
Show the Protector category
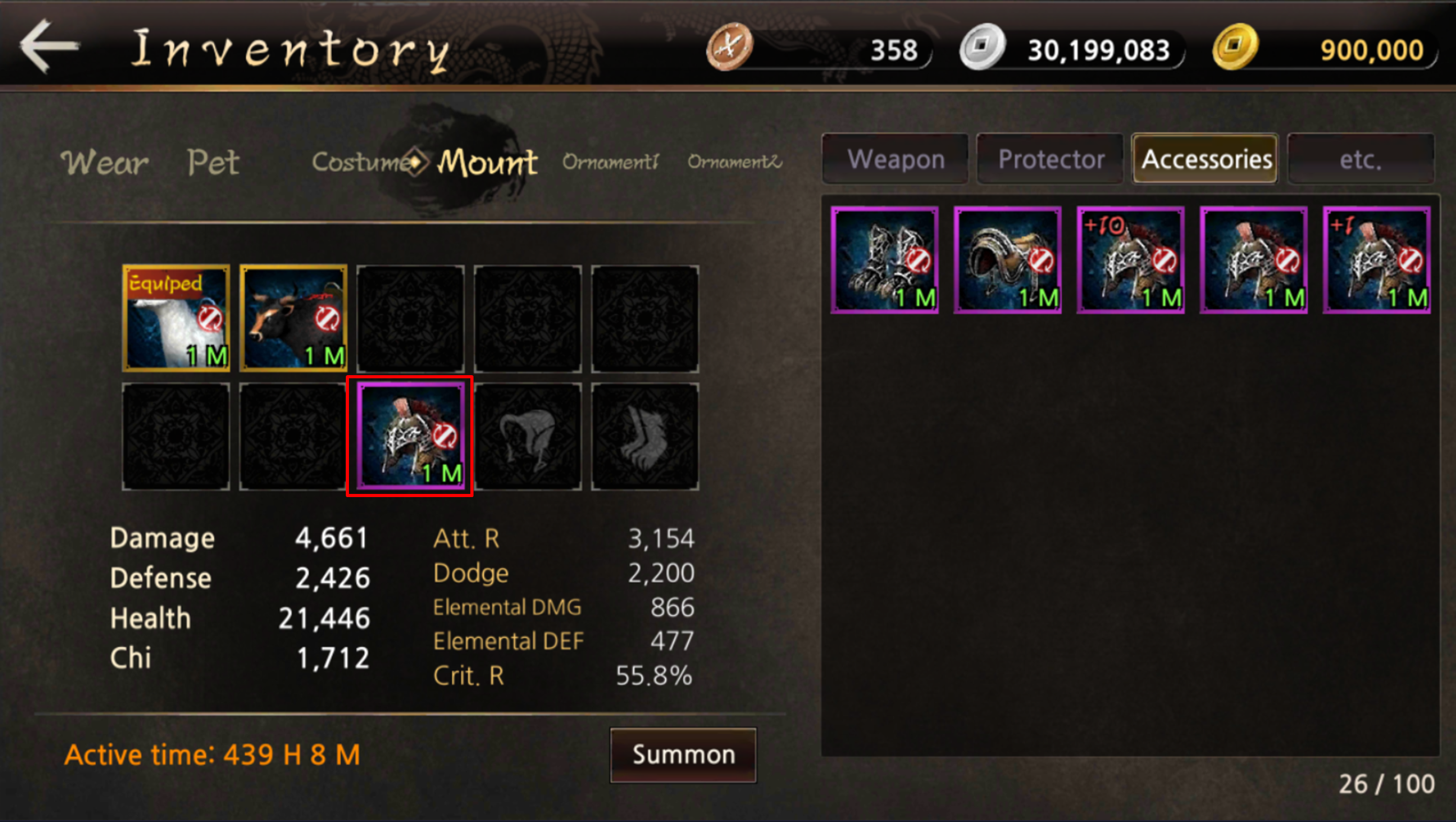tap(1051, 160)
